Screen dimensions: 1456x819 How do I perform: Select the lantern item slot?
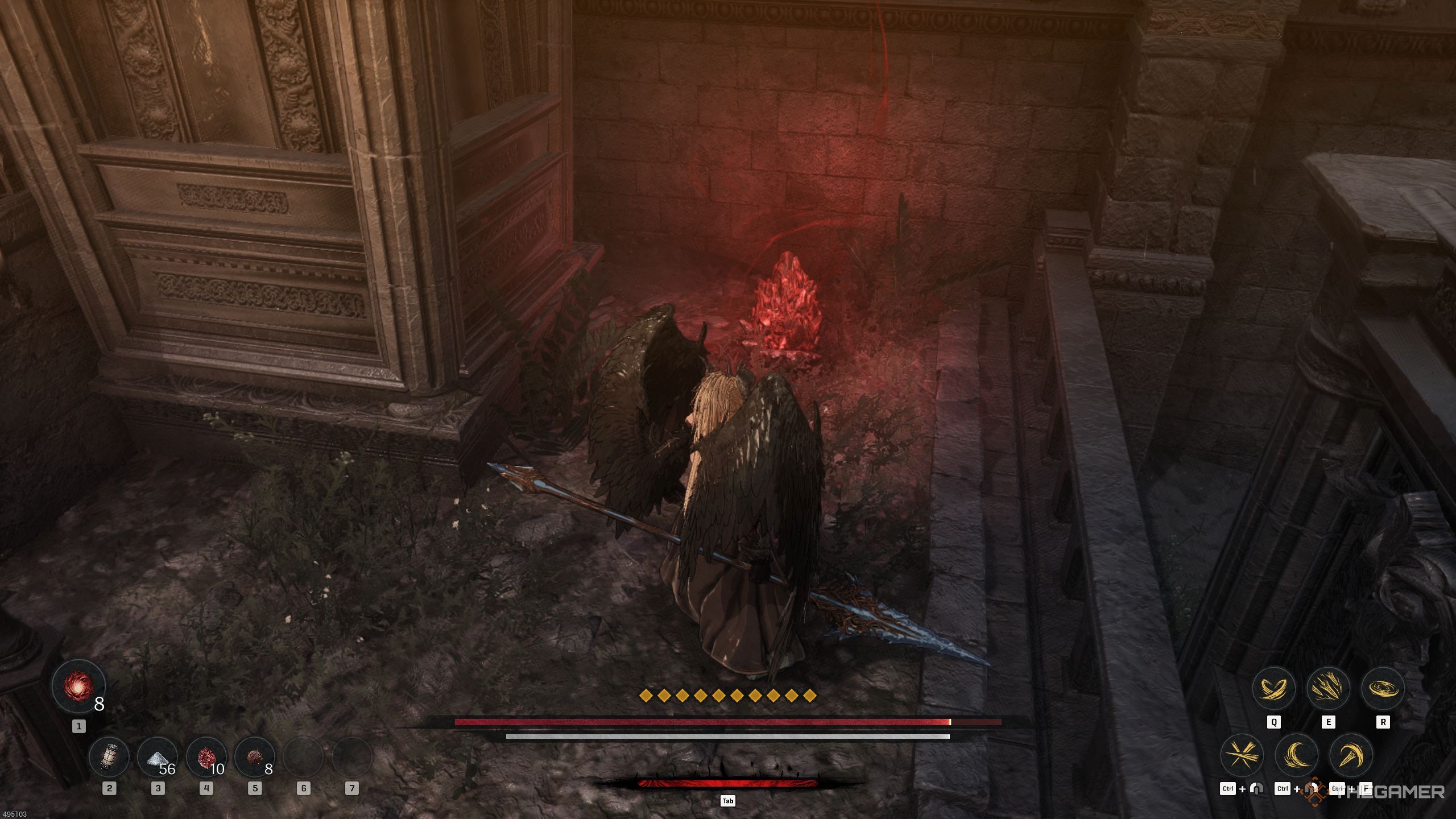coord(109,757)
